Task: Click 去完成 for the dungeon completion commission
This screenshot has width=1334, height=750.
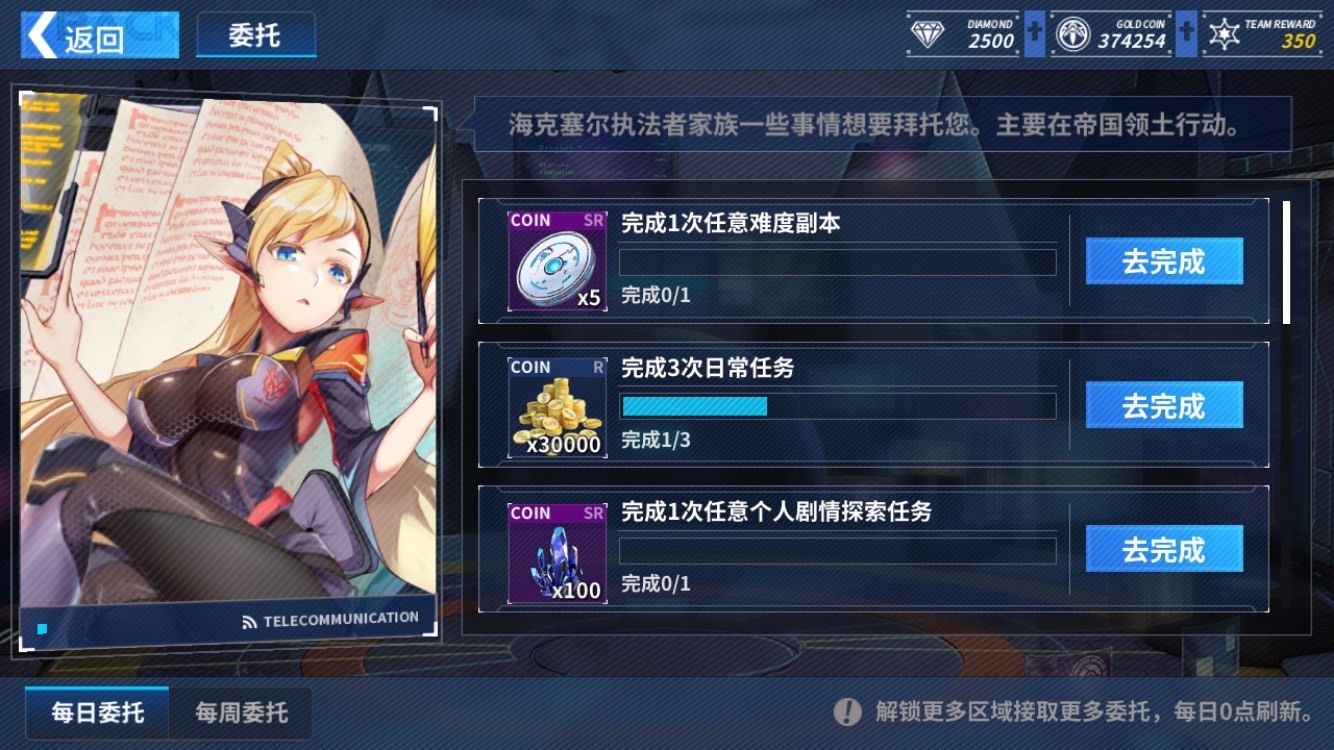Action: [x=1163, y=260]
